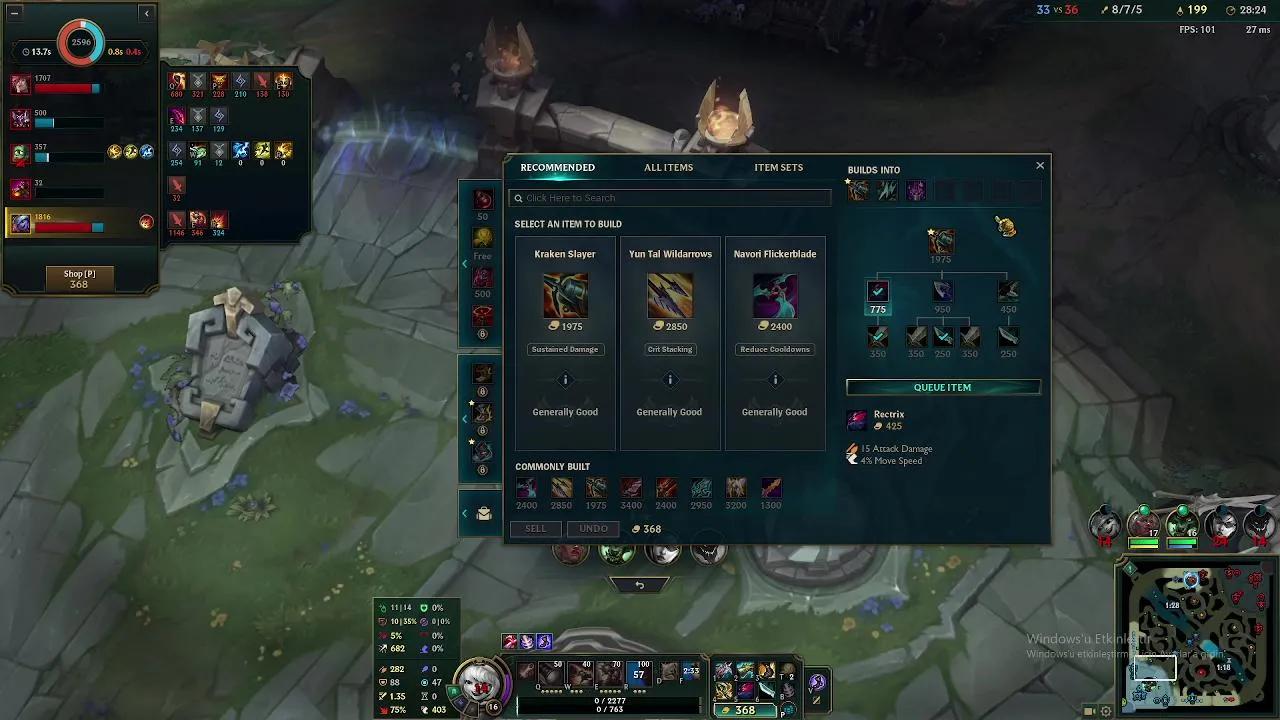Click the UNDO purchase button
The width and height of the screenshot is (1280, 720).
[x=593, y=528]
